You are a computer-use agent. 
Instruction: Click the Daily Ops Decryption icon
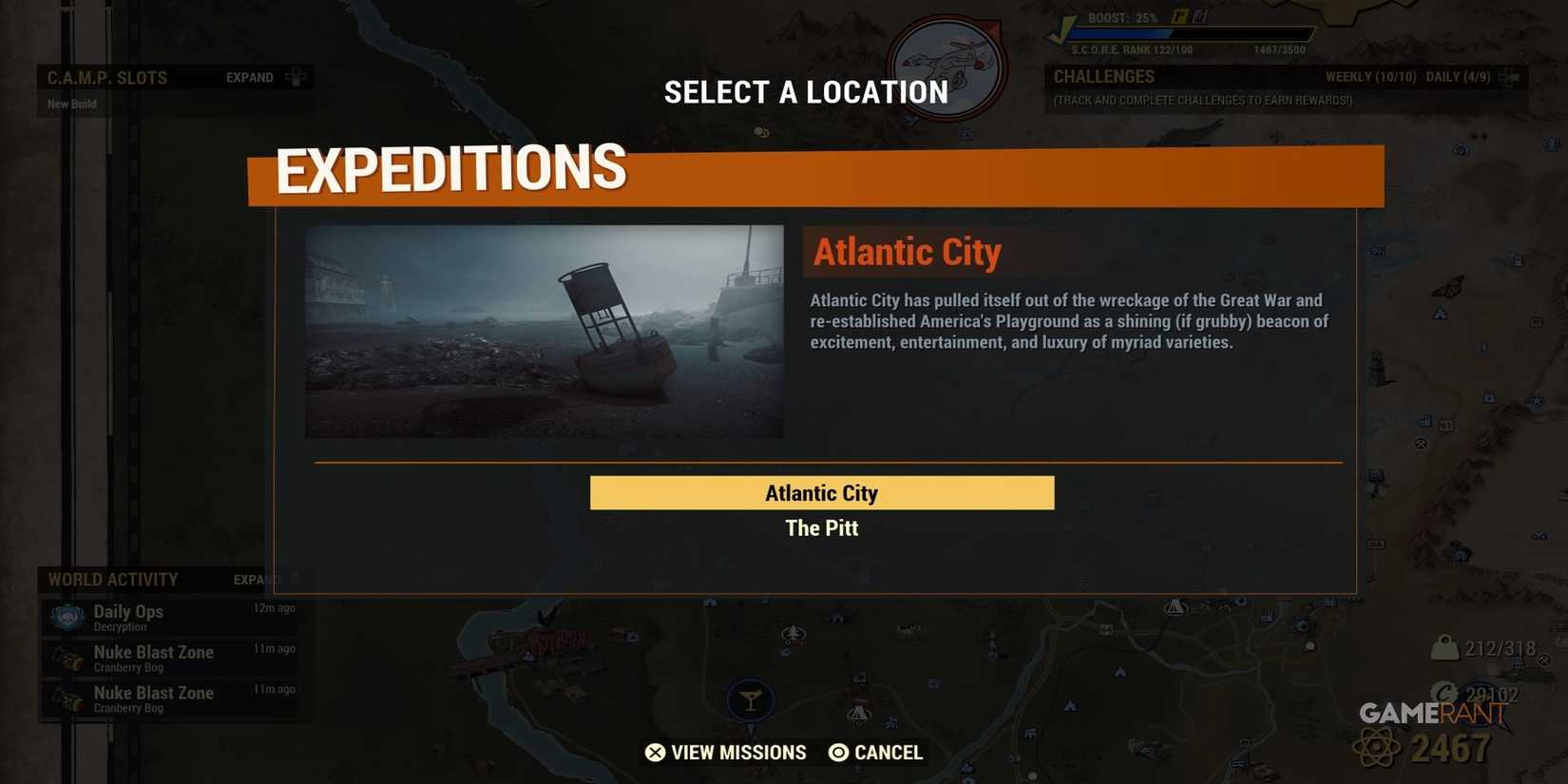(67, 617)
